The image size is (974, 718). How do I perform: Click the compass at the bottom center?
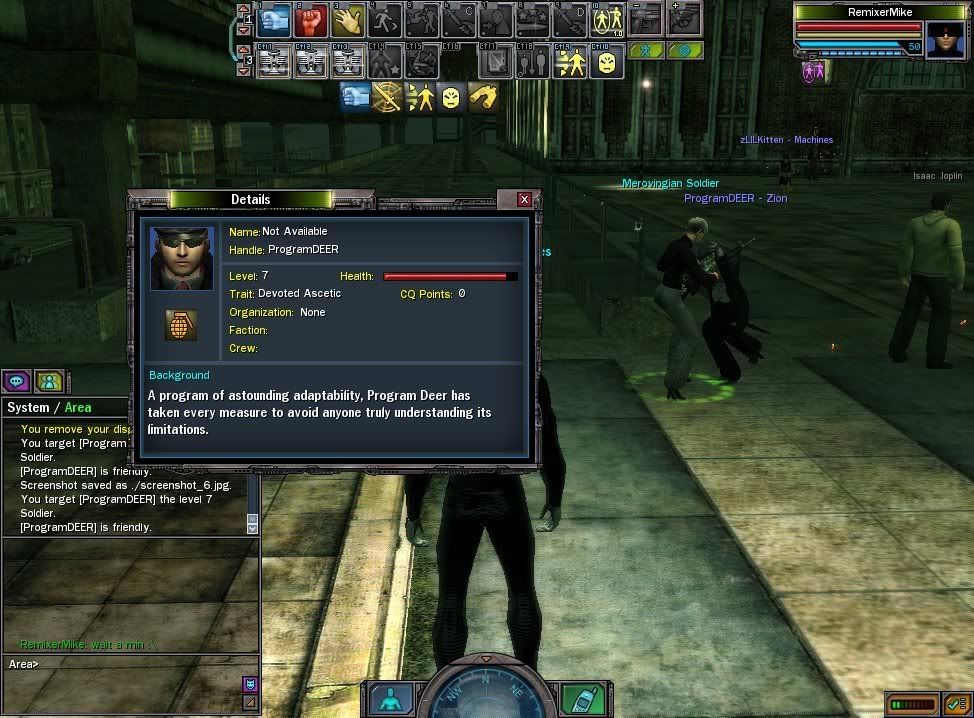click(x=487, y=690)
